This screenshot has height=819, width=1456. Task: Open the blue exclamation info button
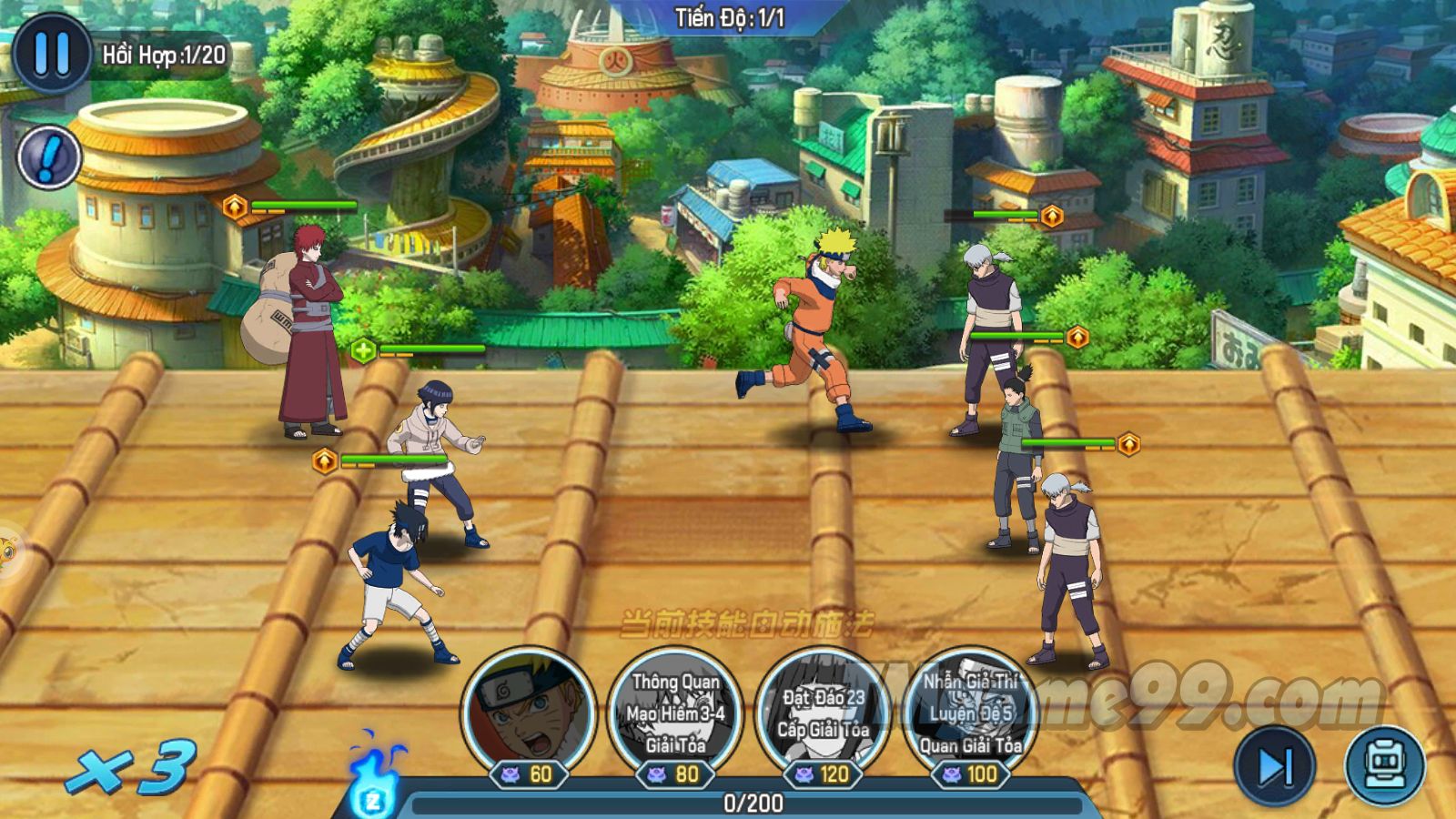(49, 157)
